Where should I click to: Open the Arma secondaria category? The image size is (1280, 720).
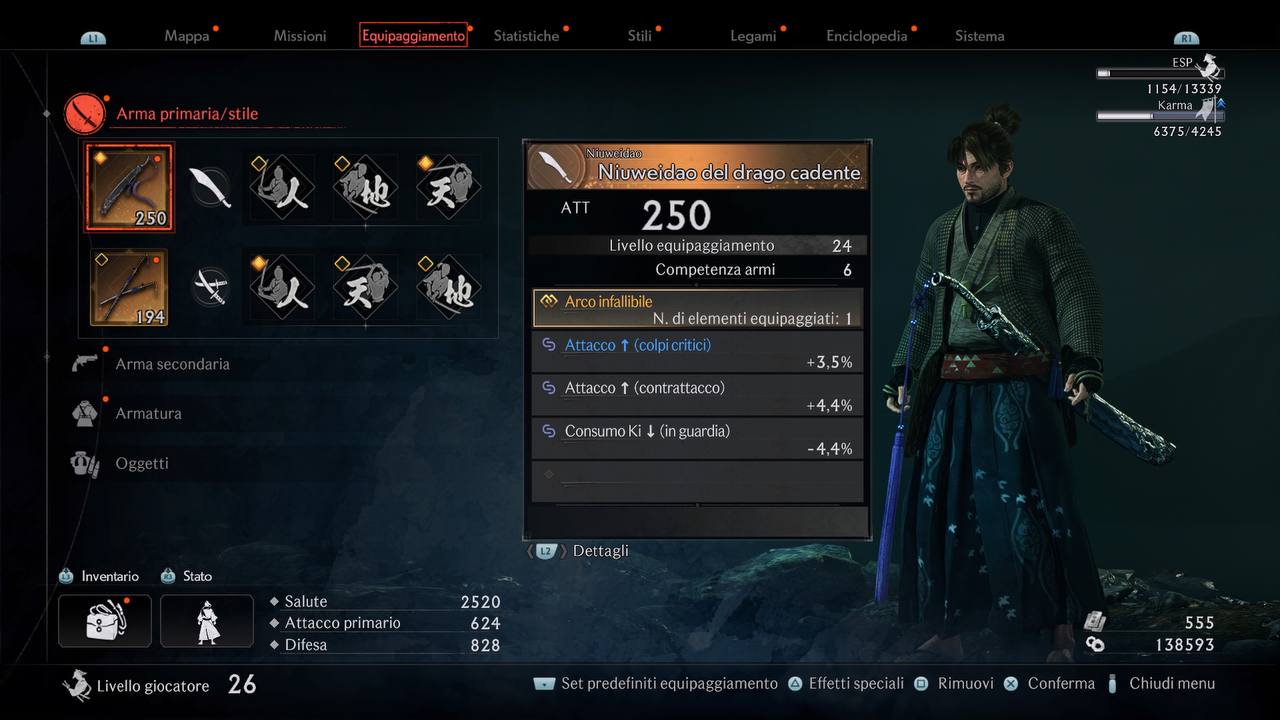pos(172,364)
